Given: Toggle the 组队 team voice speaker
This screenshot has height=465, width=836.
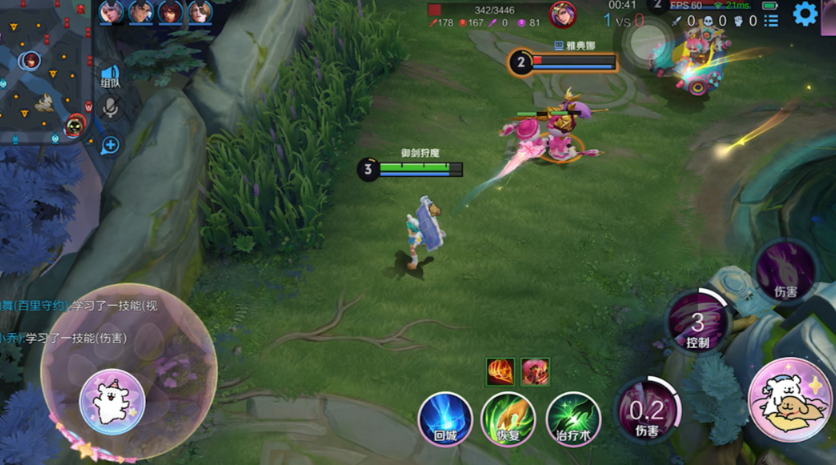Looking at the screenshot, I should point(109,76).
